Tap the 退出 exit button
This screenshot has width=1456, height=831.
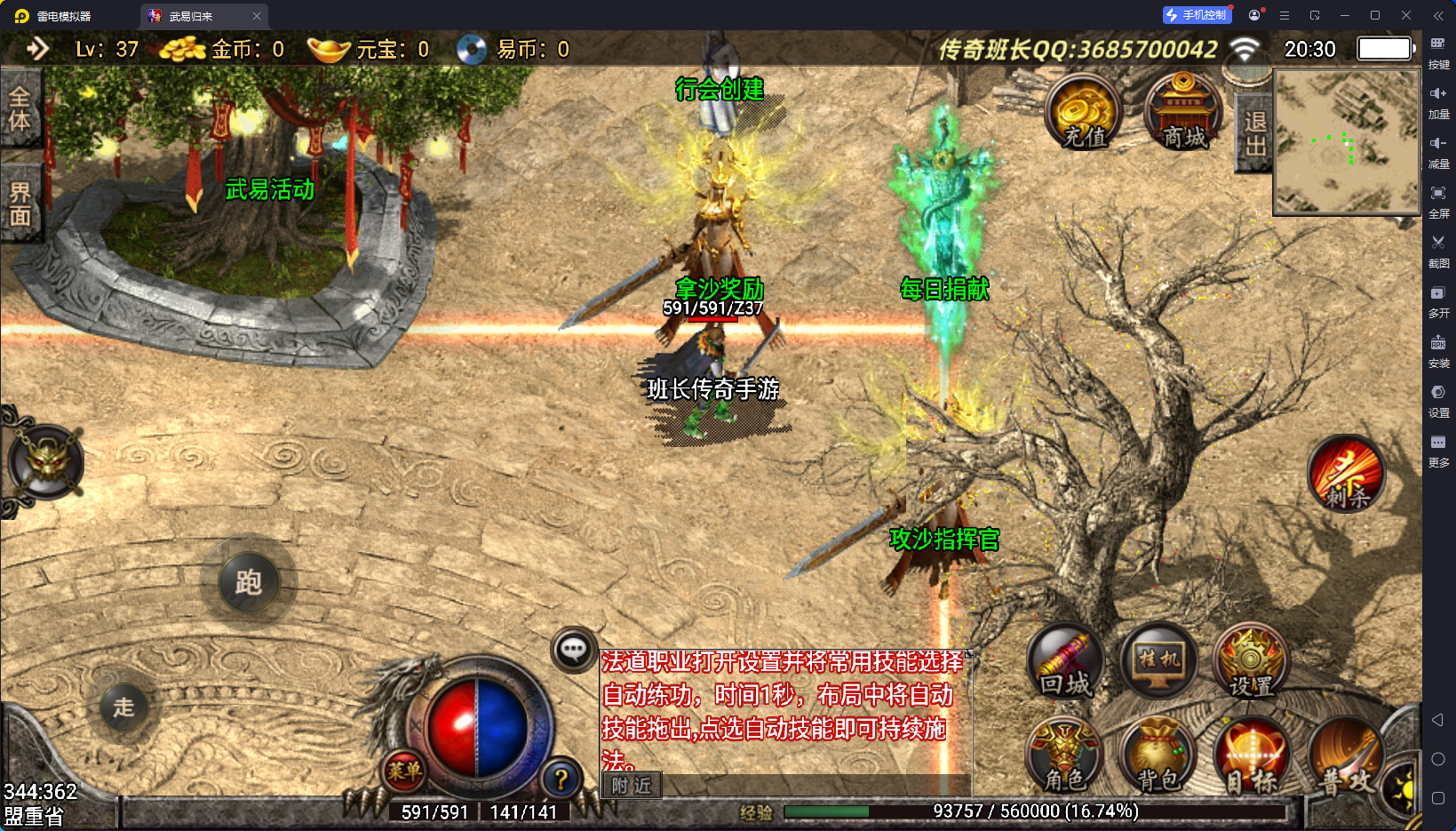tap(1253, 133)
